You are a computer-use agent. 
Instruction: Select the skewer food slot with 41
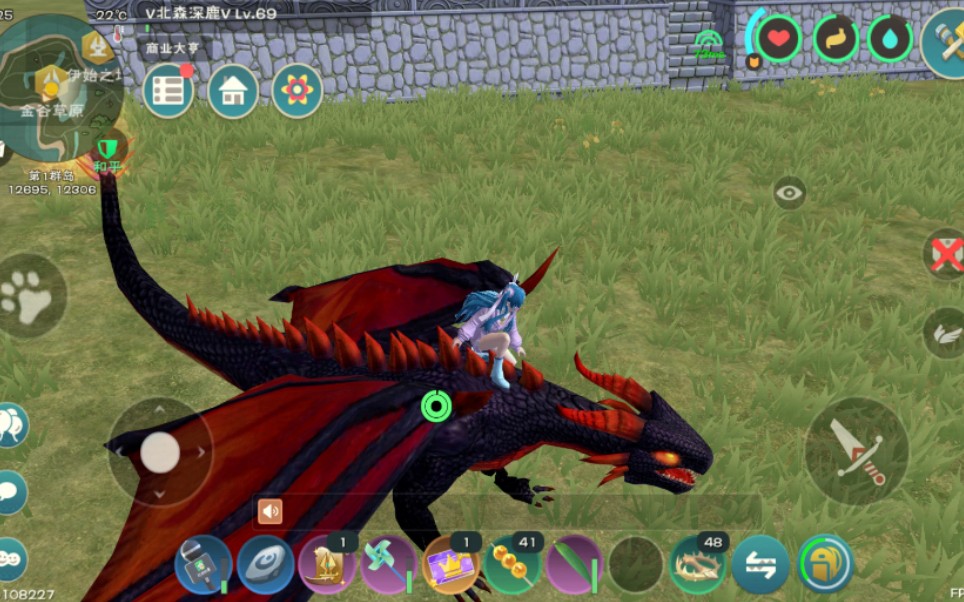tap(513, 565)
